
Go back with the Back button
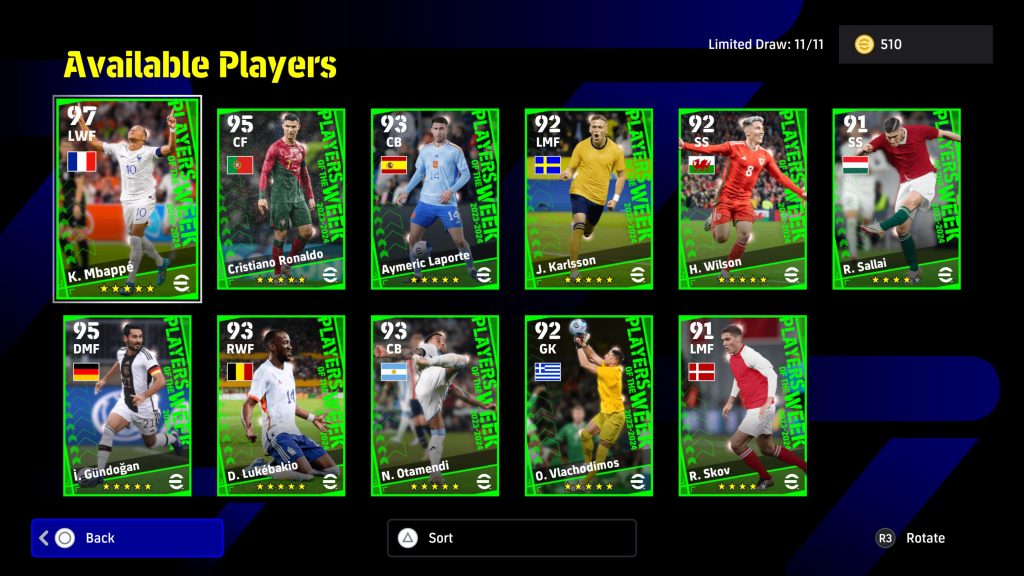[x=127, y=538]
